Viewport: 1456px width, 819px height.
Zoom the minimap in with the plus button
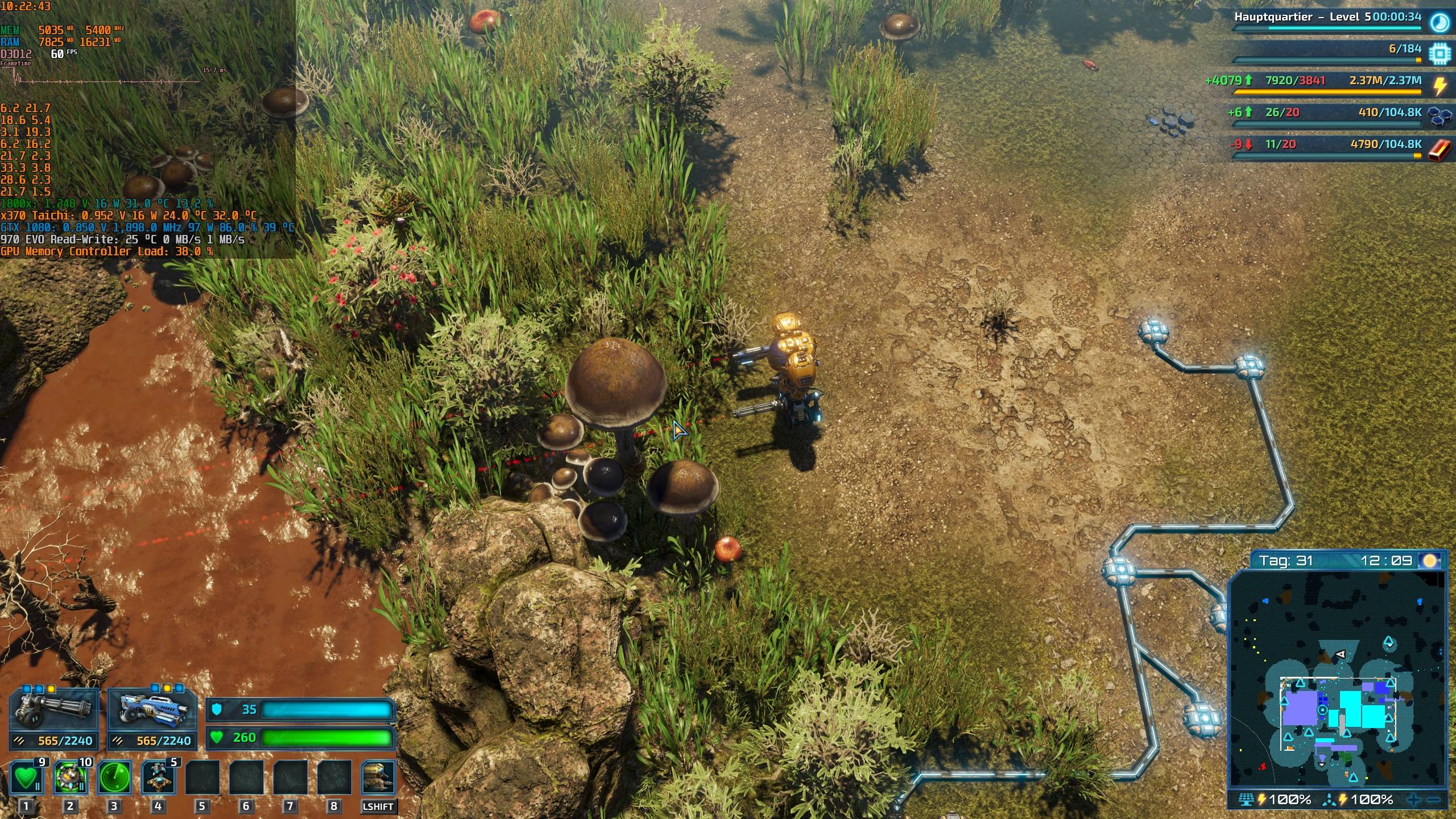[x=1413, y=800]
